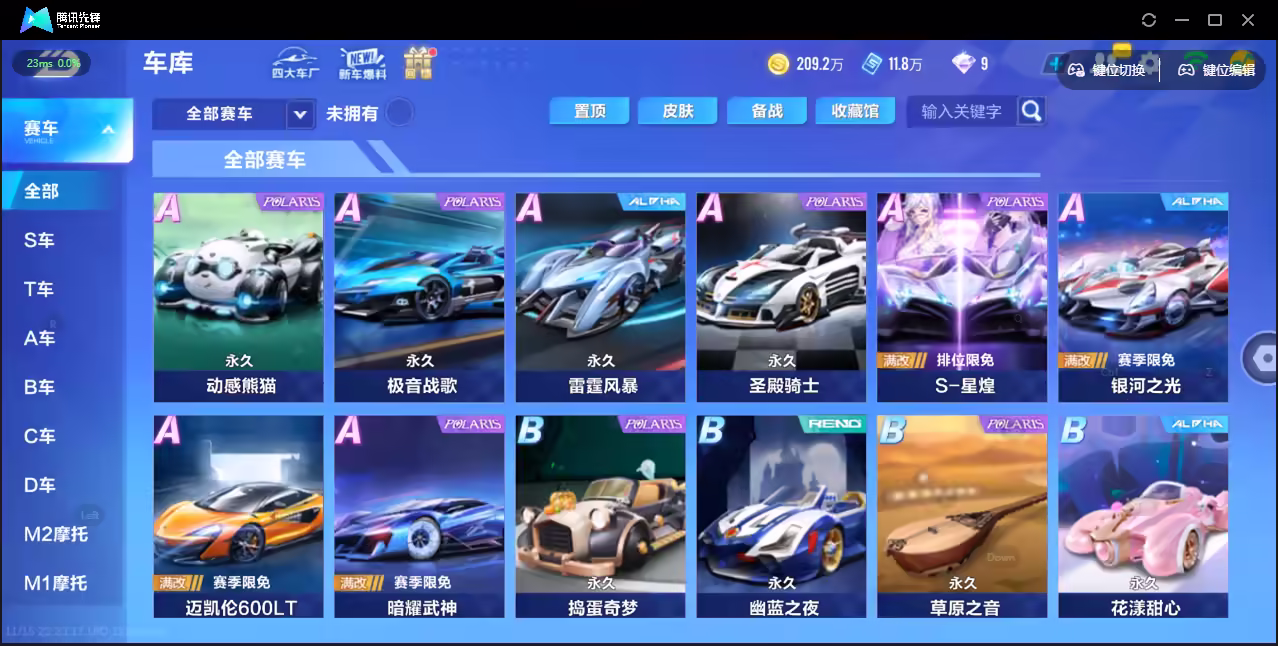Image resolution: width=1278 pixels, height=646 pixels.
Task: Select the M2摩托 category
Action: [56, 534]
